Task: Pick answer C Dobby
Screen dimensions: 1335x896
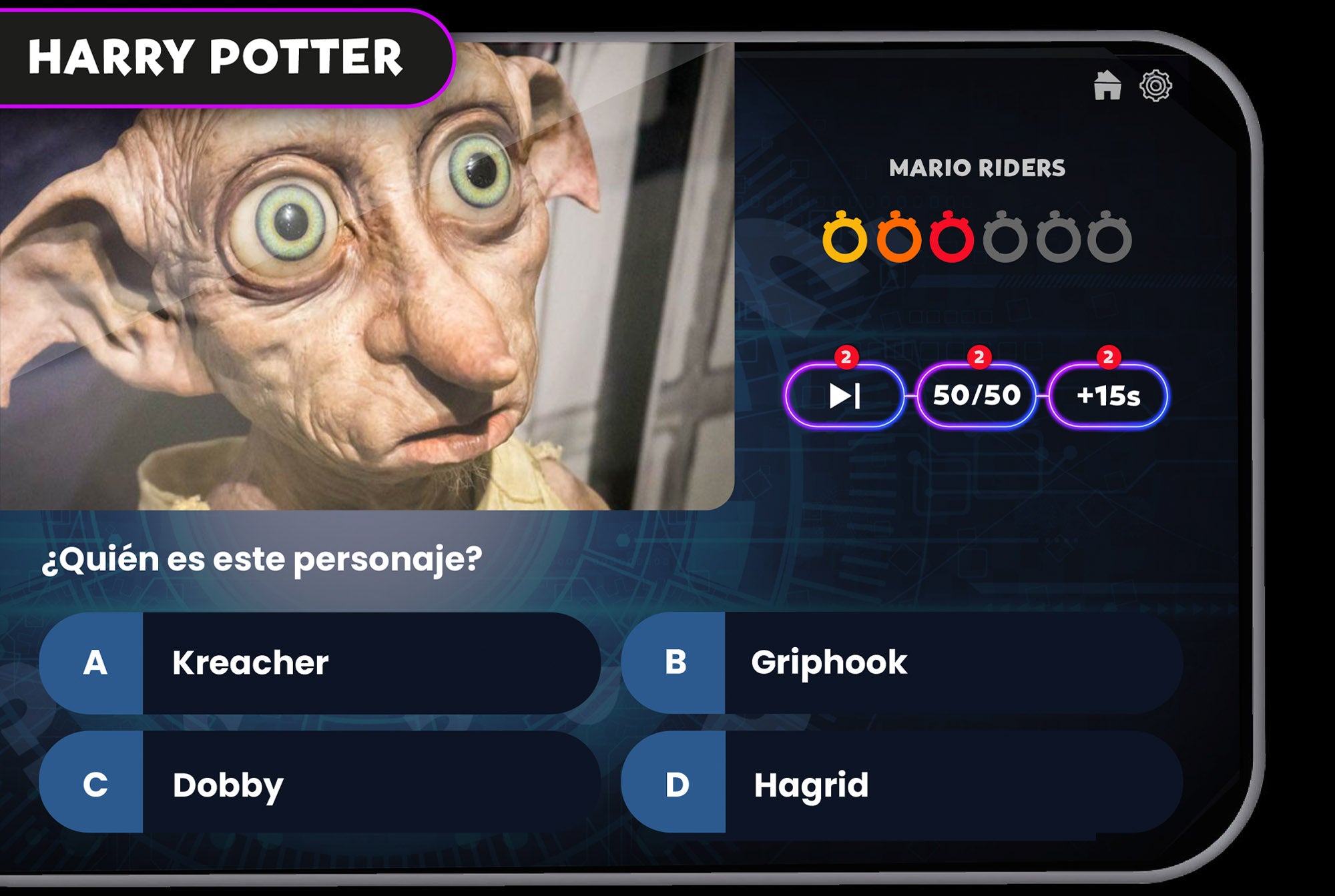Action: (320, 783)
